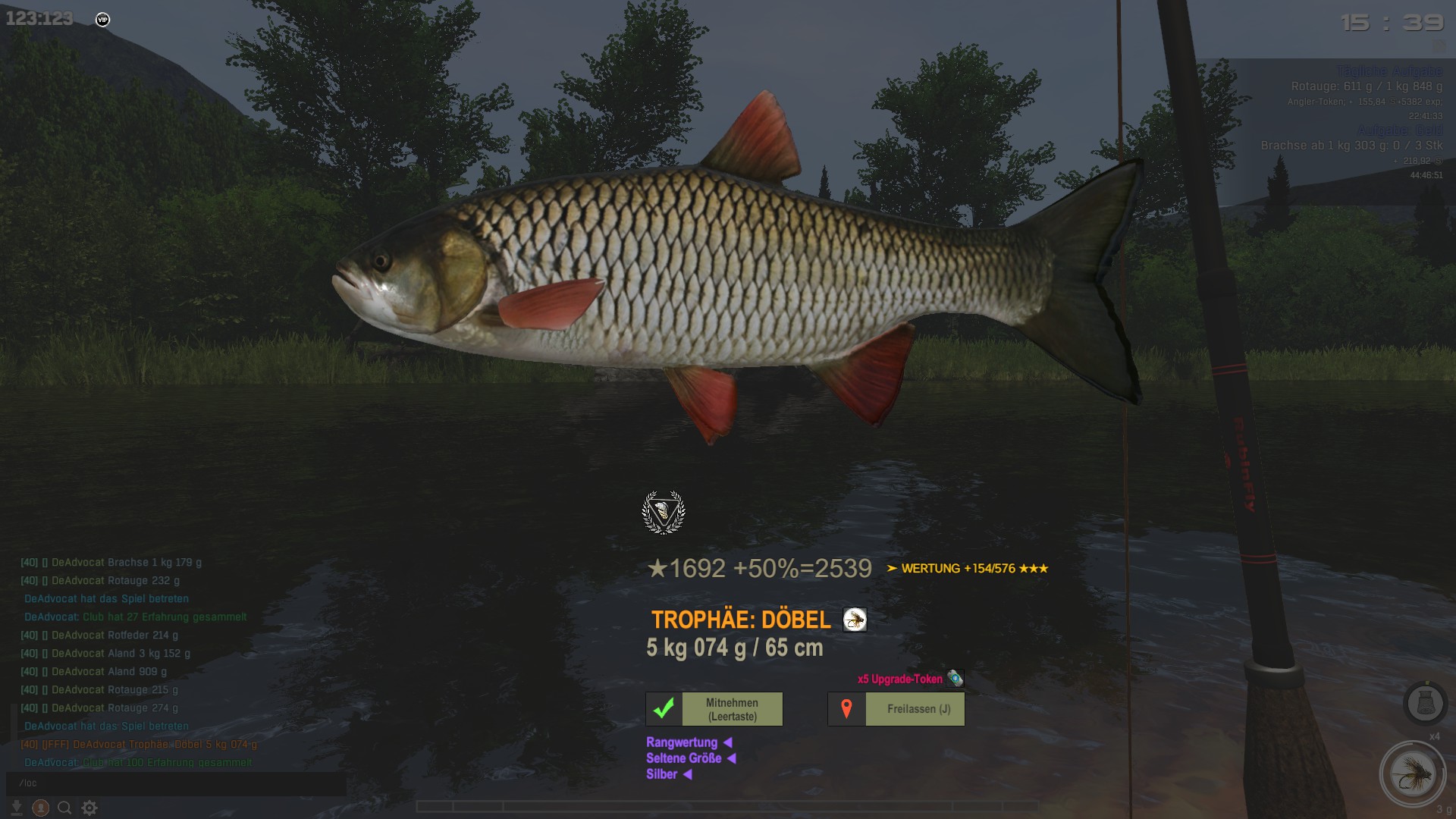Screen dimensions: 1456x819
Task: Click the Silber rank label
Action: (662, 774)
